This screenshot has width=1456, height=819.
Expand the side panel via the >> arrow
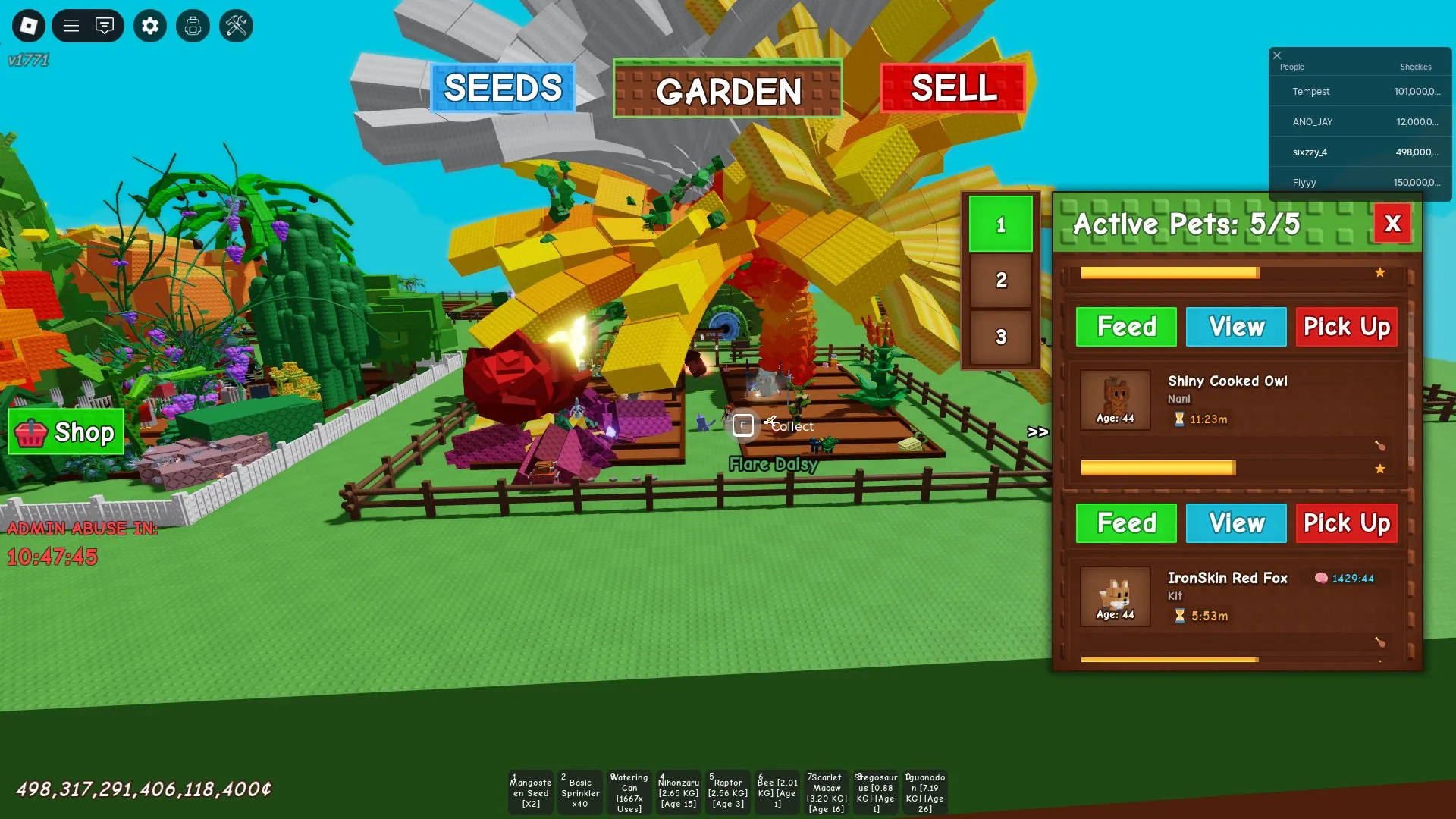tap(1037, 432)
